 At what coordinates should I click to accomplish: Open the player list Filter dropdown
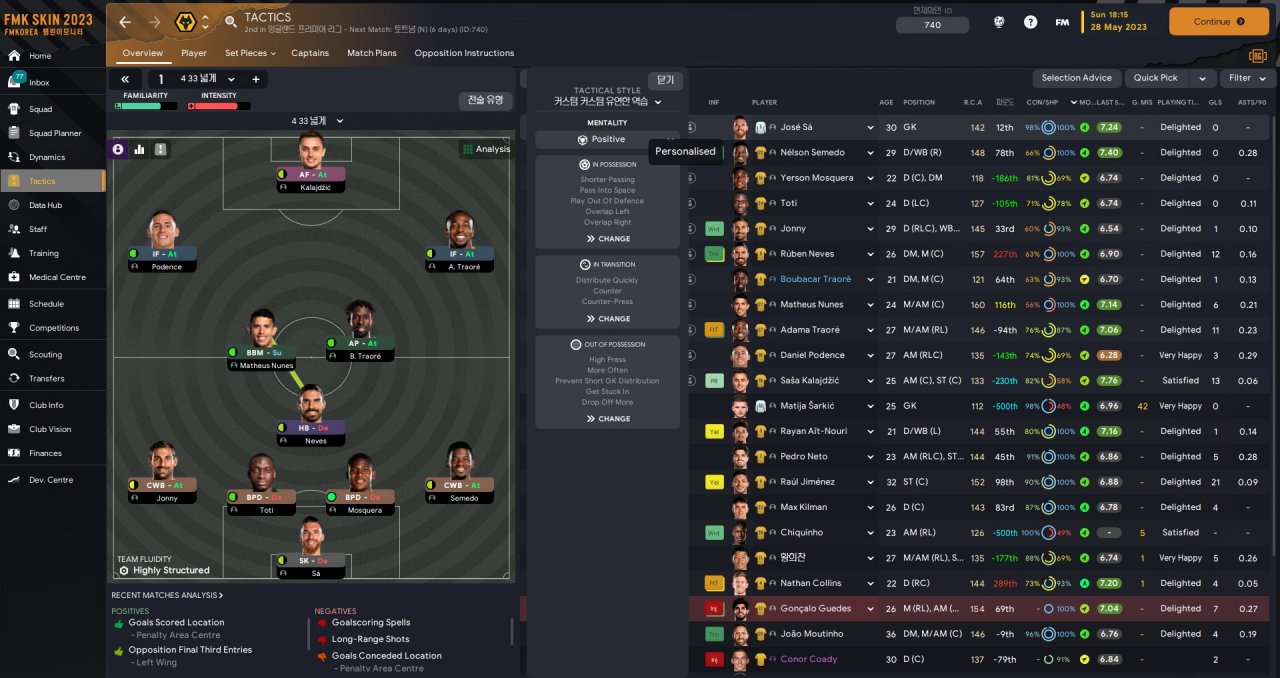pyautogui.click(x=1246, y=78)
